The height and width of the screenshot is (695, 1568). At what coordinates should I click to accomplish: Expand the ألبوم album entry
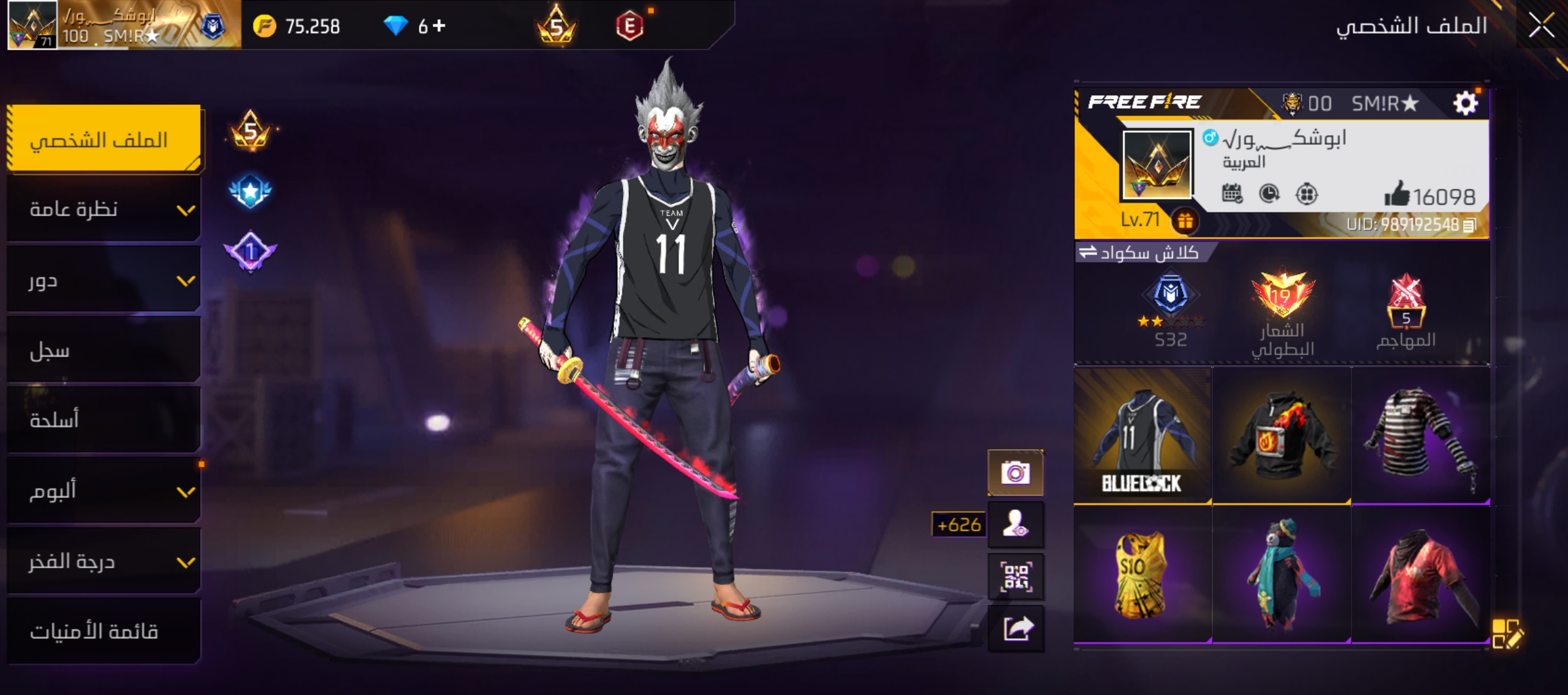(x=104, y=491)
